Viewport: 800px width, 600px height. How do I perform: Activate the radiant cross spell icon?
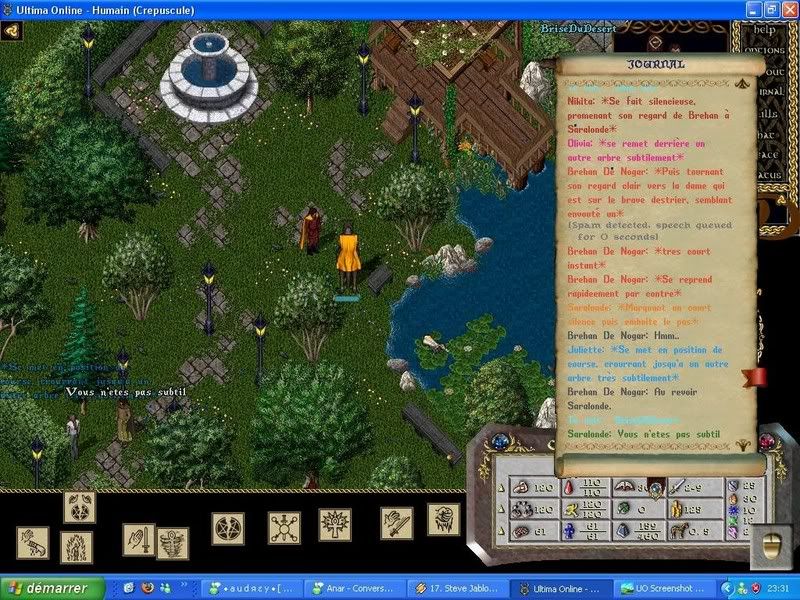click(335, 525)
